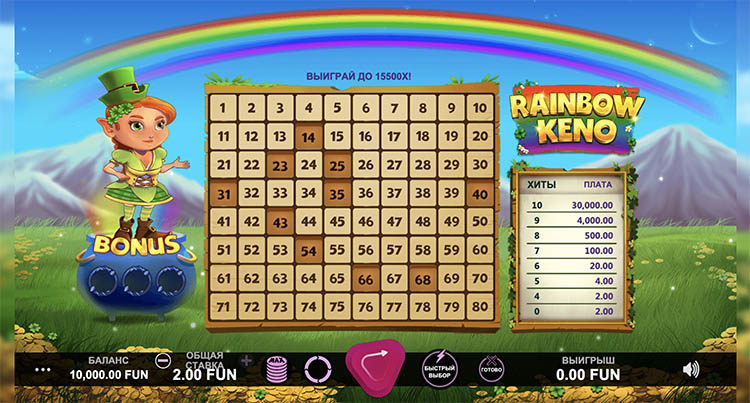Image resolution: width=750 pixels, height=403 pixels.
Task: Toggle the sound speaker icon
Action: [690, 369]
